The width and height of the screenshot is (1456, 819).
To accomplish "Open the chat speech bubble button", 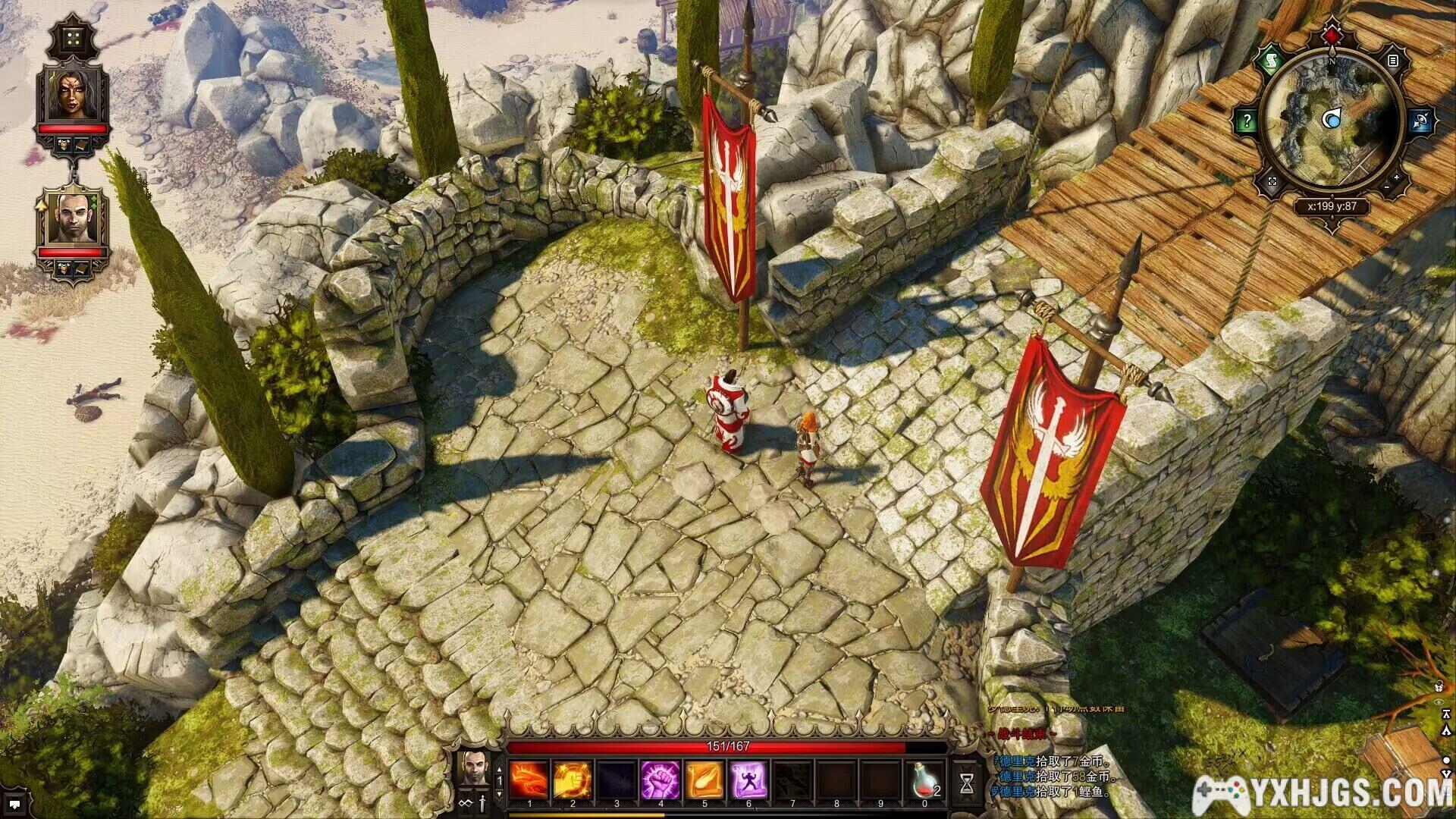I will tap(14, 803).
